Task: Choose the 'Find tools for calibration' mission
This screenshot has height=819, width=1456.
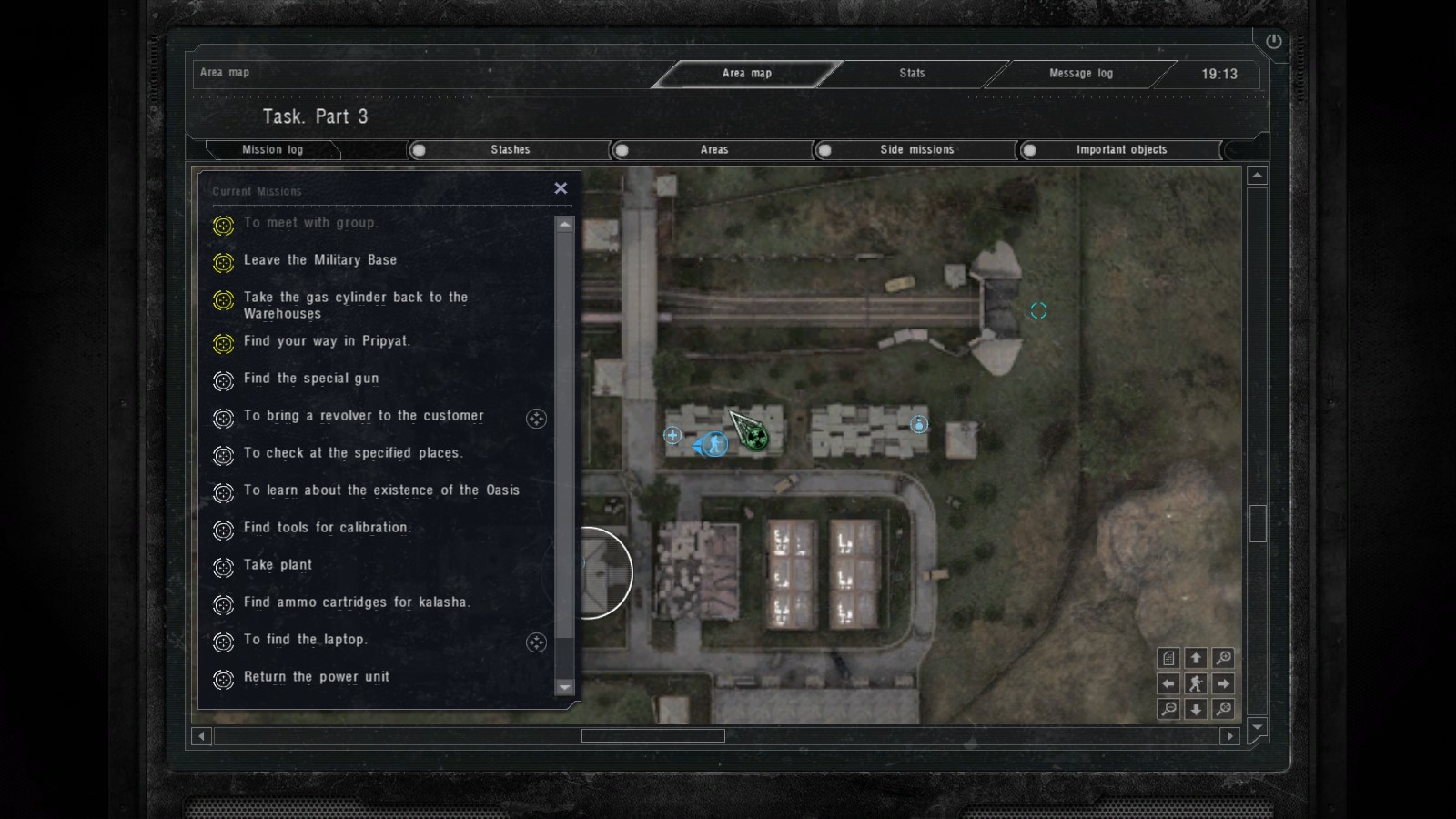Action: click(327, 528)
